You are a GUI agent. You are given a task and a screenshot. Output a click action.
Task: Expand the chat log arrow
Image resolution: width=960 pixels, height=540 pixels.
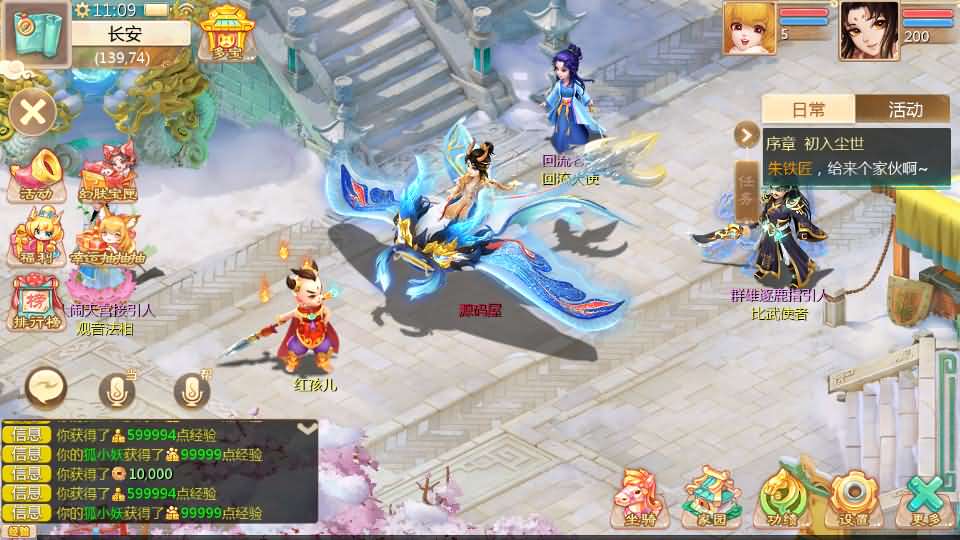point(308,429)
